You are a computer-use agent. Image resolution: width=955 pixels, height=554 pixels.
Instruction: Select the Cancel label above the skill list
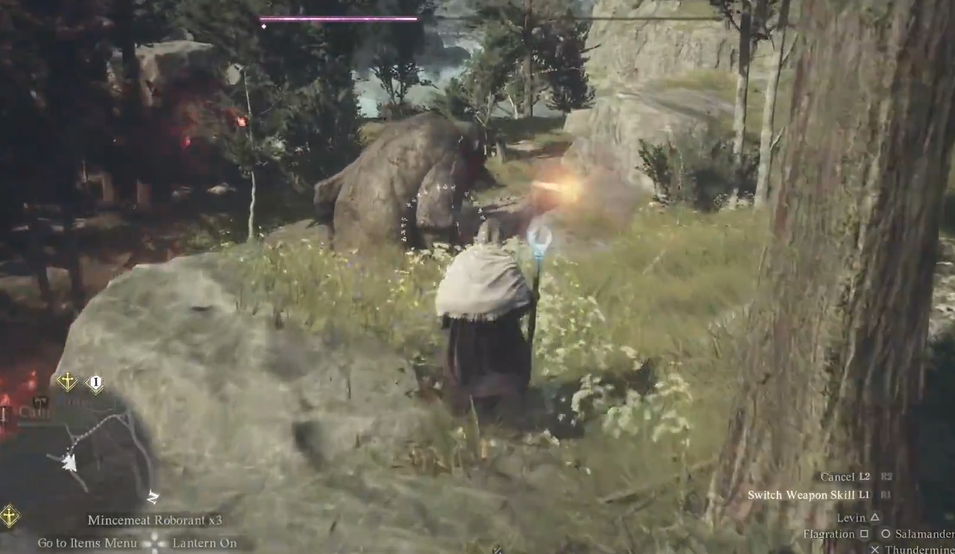tap(837, 477)
